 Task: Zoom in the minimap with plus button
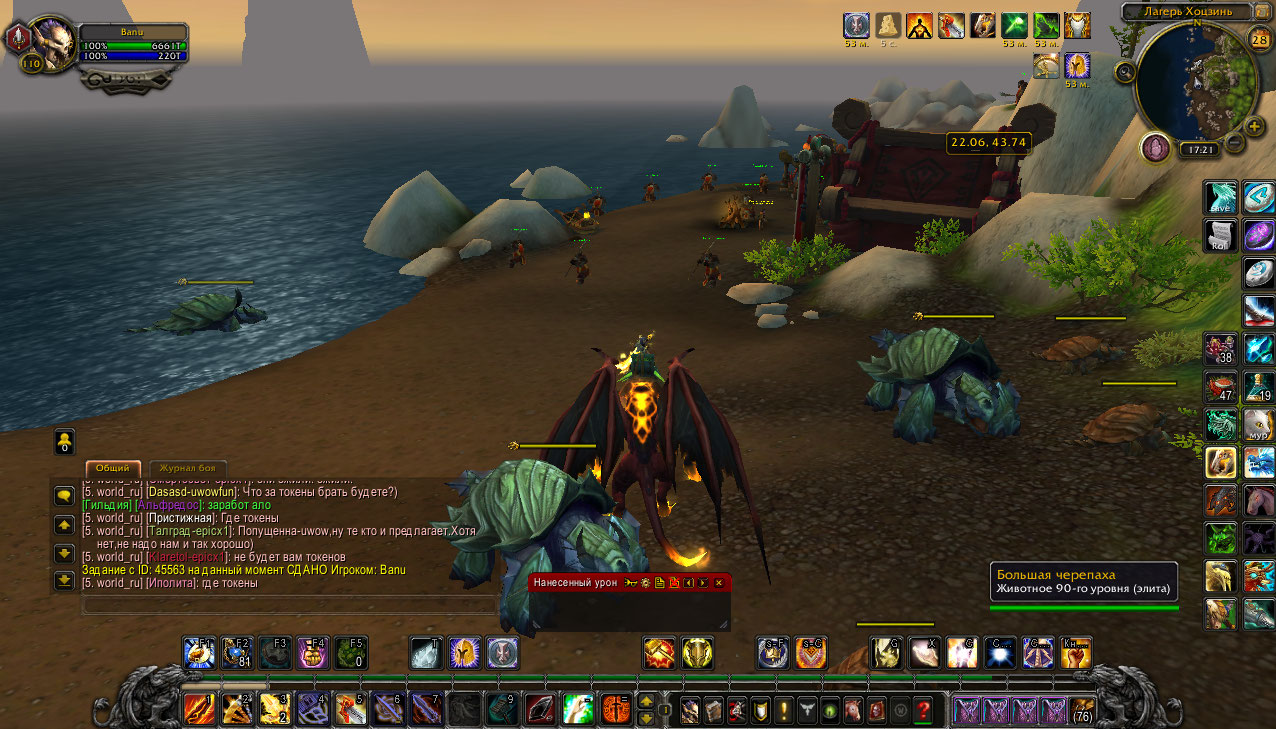click(x=1254, y=126)
